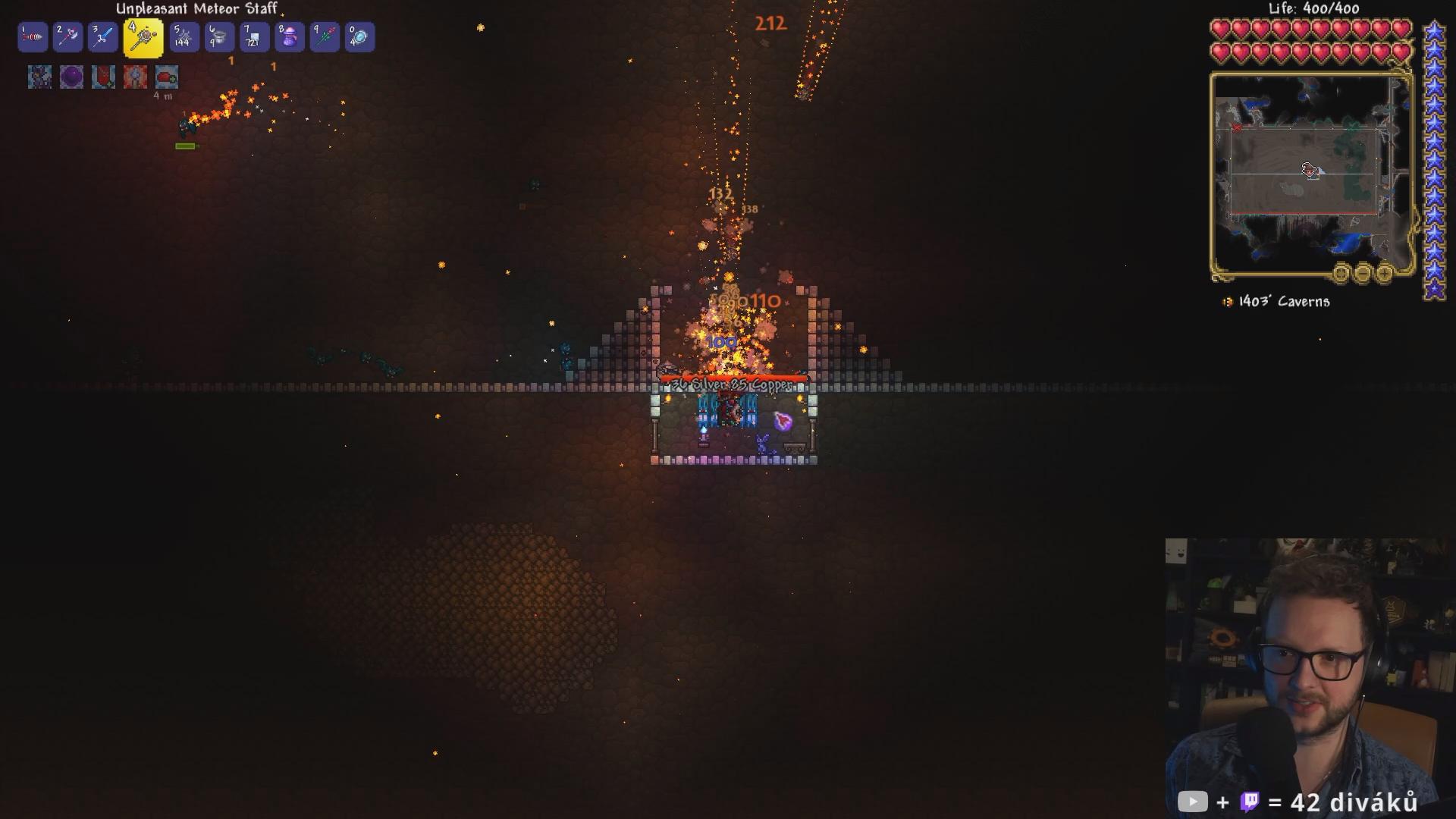Viewport: 1456px width, 819px height.
Task: Click the red banner buff icon
Action: tap(103, 77)
